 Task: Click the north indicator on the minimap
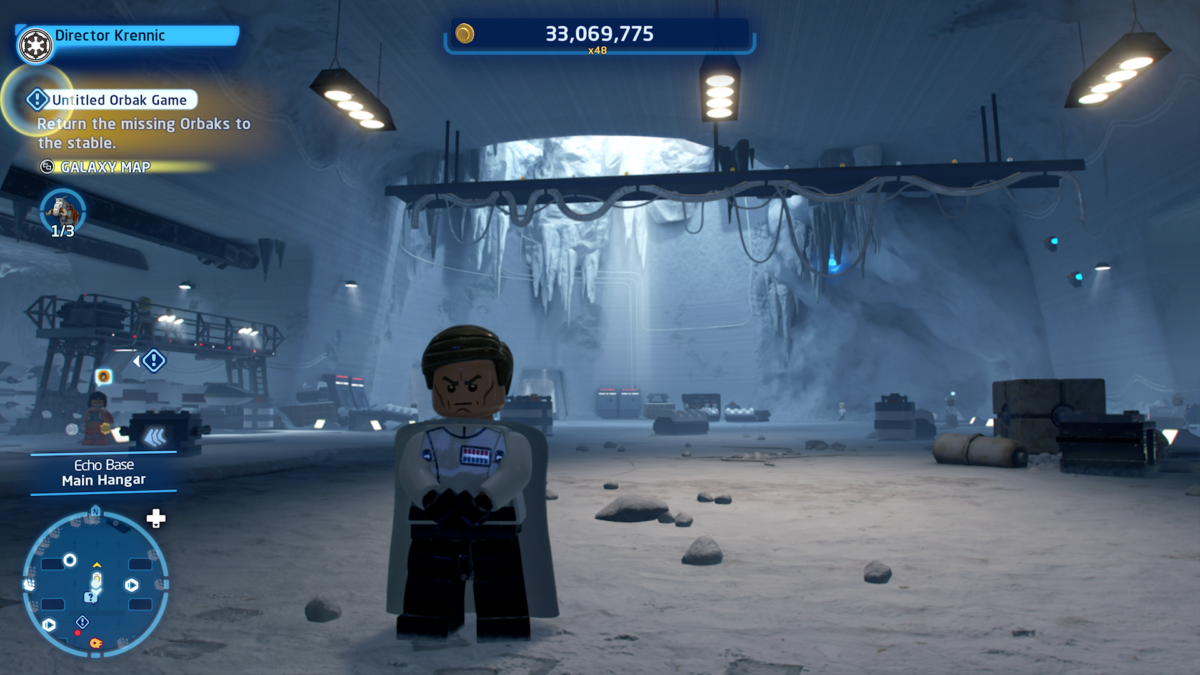(95, 510)
